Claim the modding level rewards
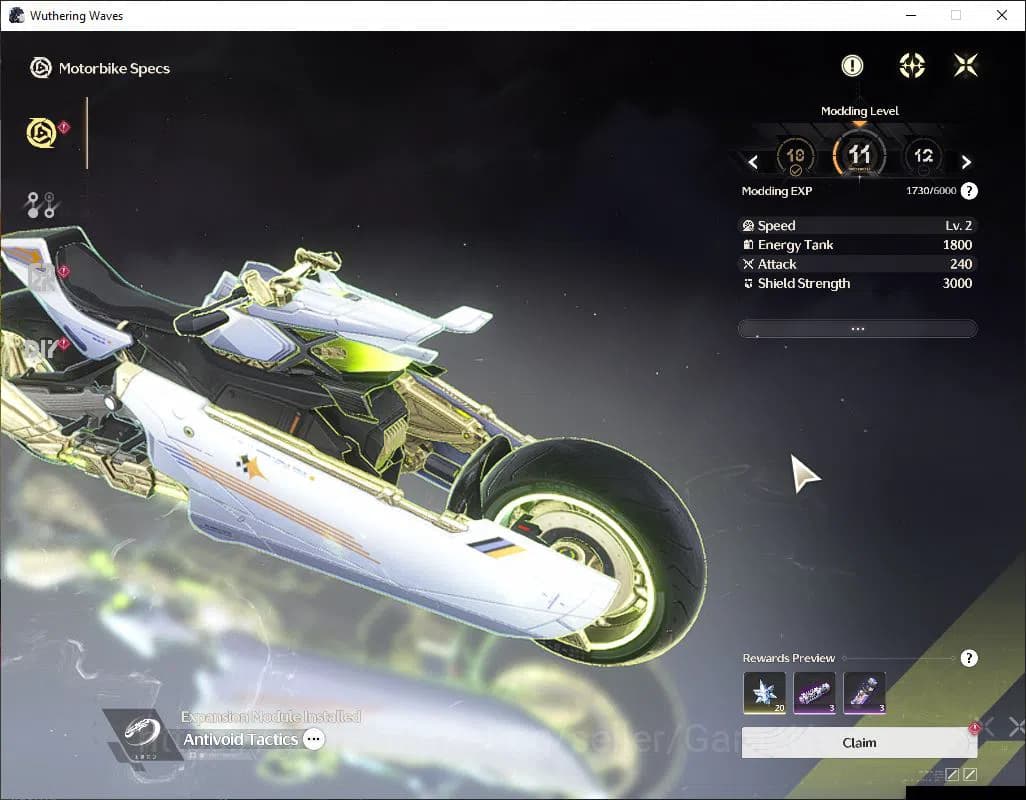Screen dimensions: 1026x800 [858, 743]
